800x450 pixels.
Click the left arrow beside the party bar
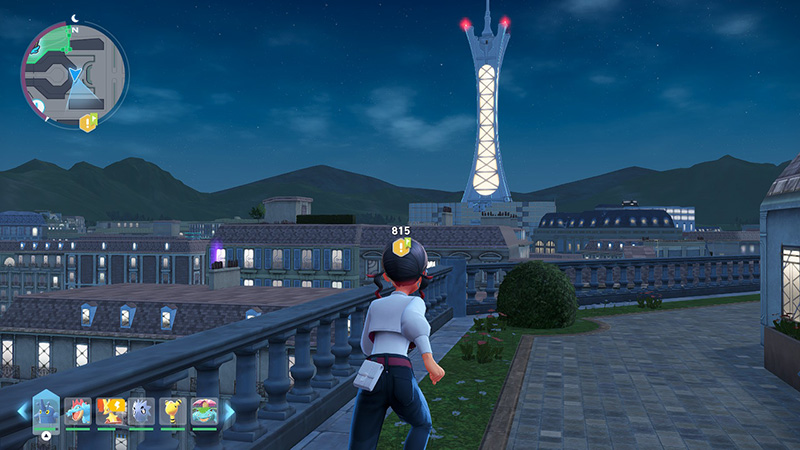[23, 410]
